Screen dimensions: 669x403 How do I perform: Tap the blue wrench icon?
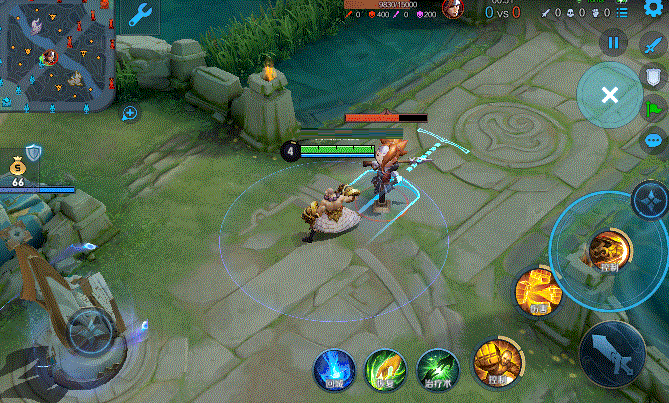coord(141,15)
